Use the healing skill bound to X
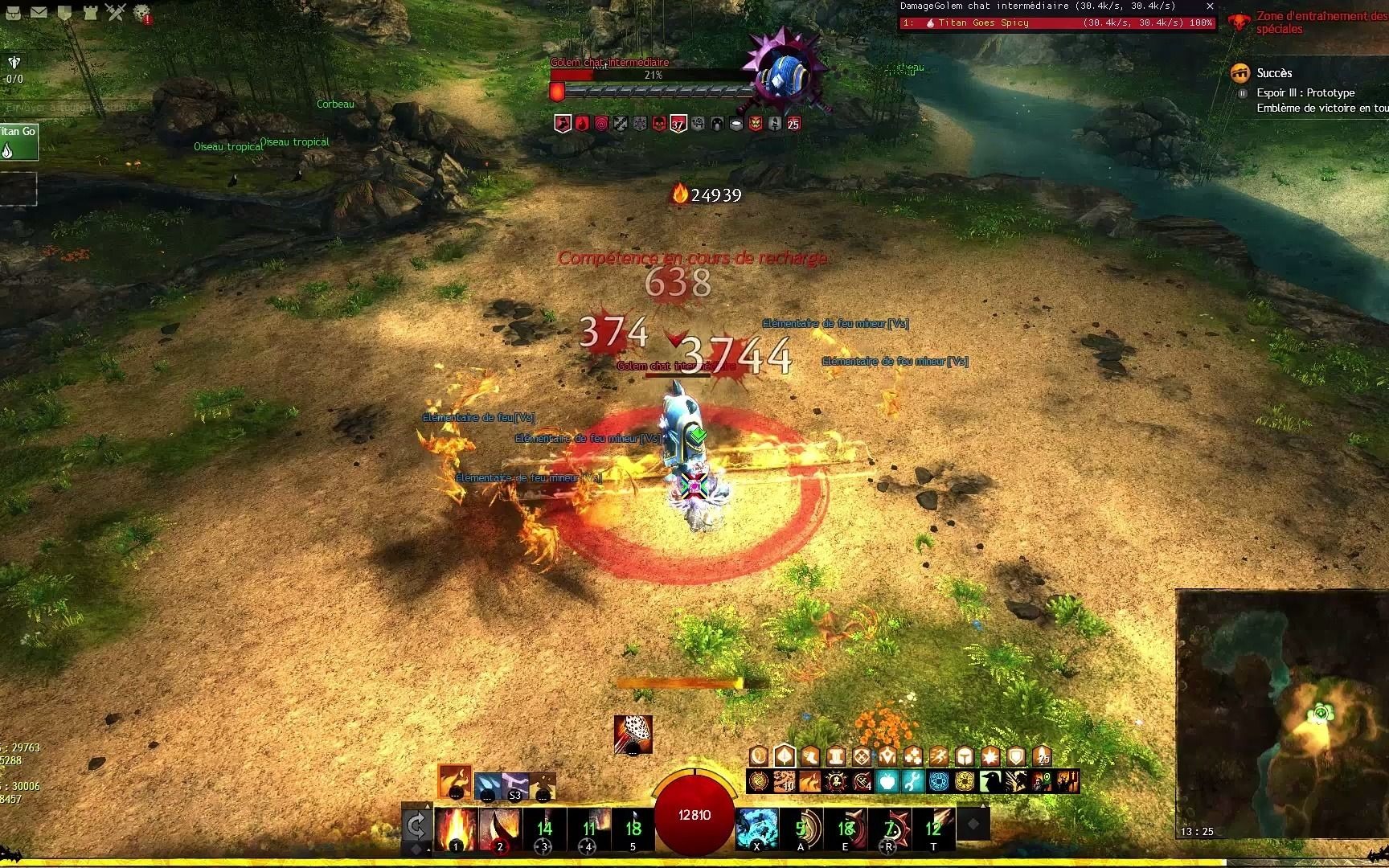Screen dimensions: 1389x868 point(757,828)
